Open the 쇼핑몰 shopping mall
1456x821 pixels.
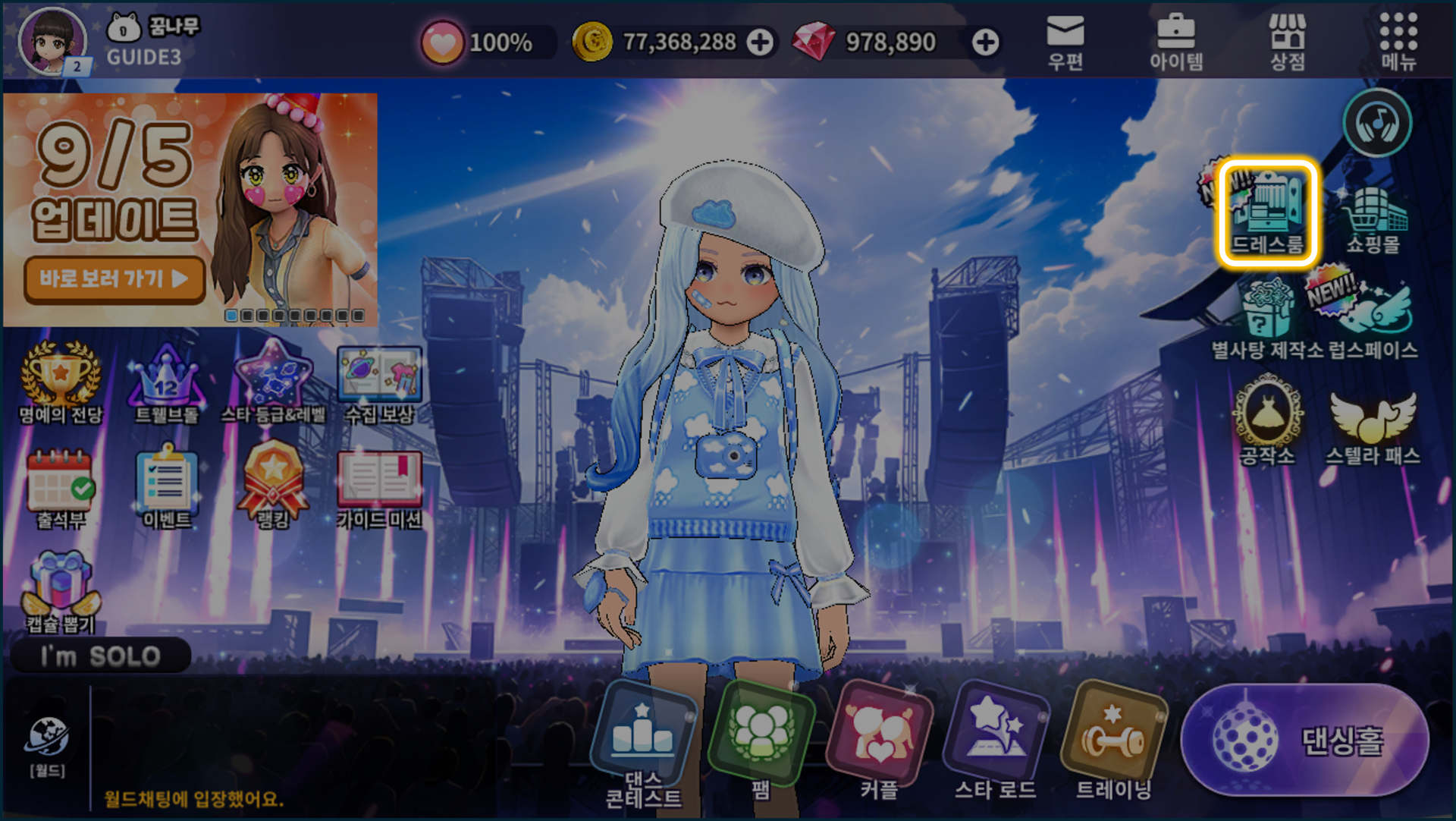pyautogui.click(x=1373, y=218)
